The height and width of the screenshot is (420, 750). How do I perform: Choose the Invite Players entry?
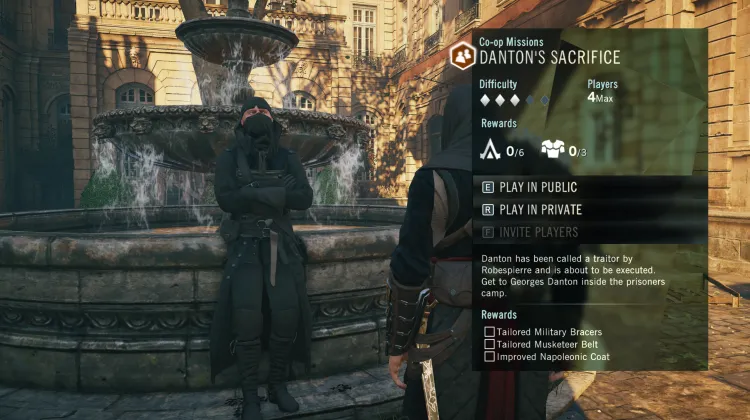[x=538, y=232]
